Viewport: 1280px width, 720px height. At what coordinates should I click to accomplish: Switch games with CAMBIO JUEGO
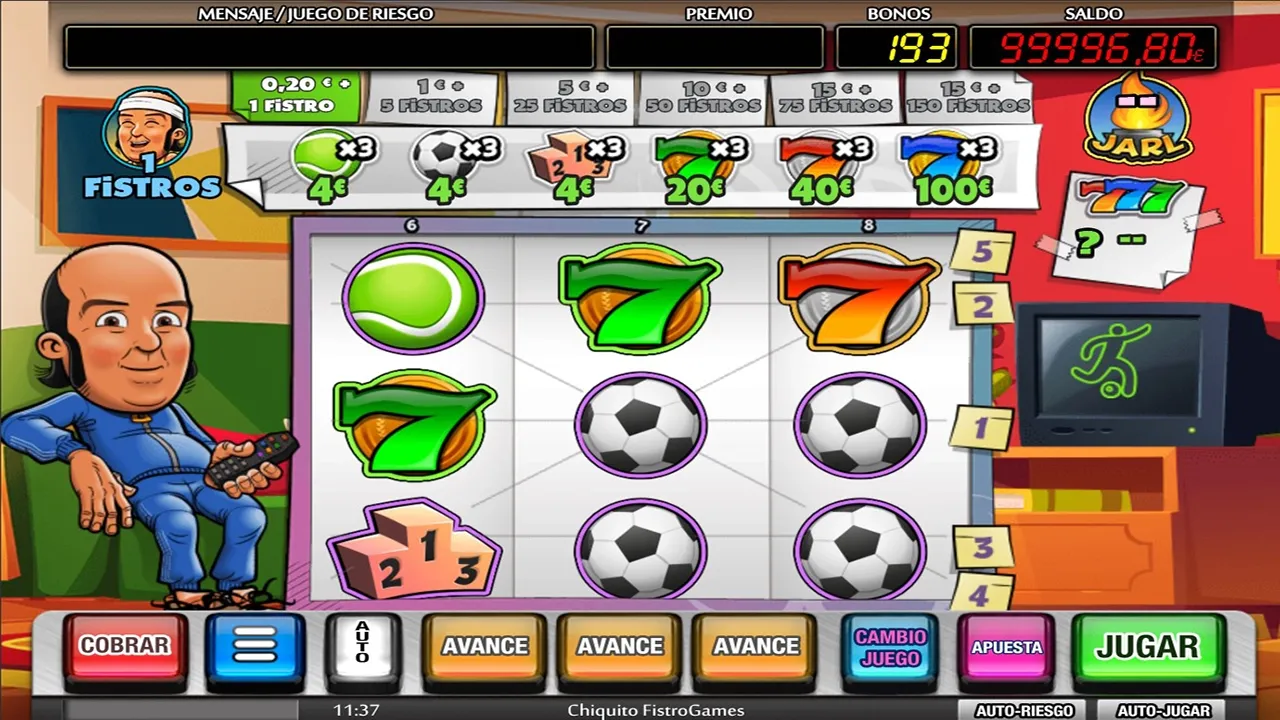point(890,647)
